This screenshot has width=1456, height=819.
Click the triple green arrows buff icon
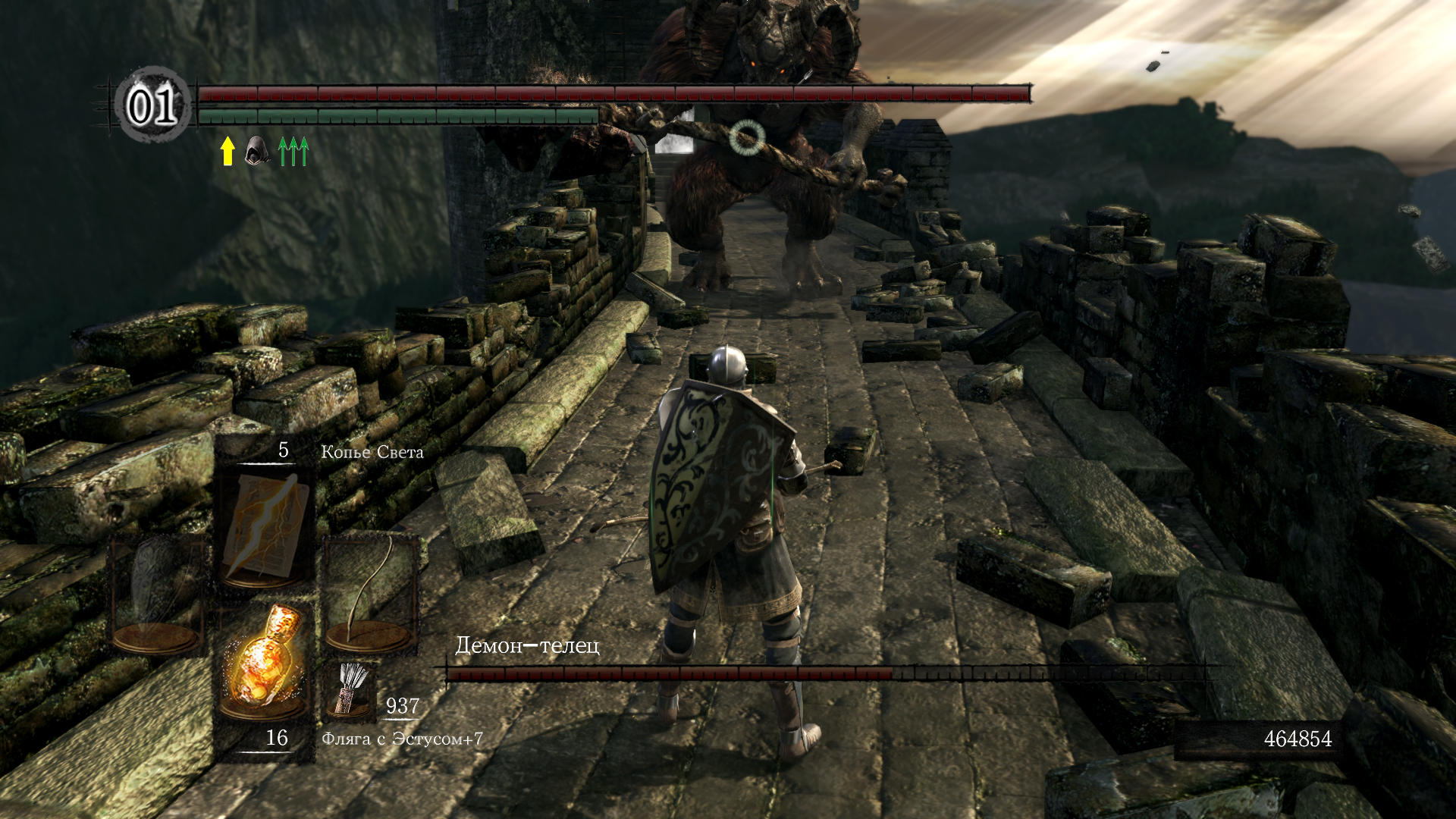point(293,151)
